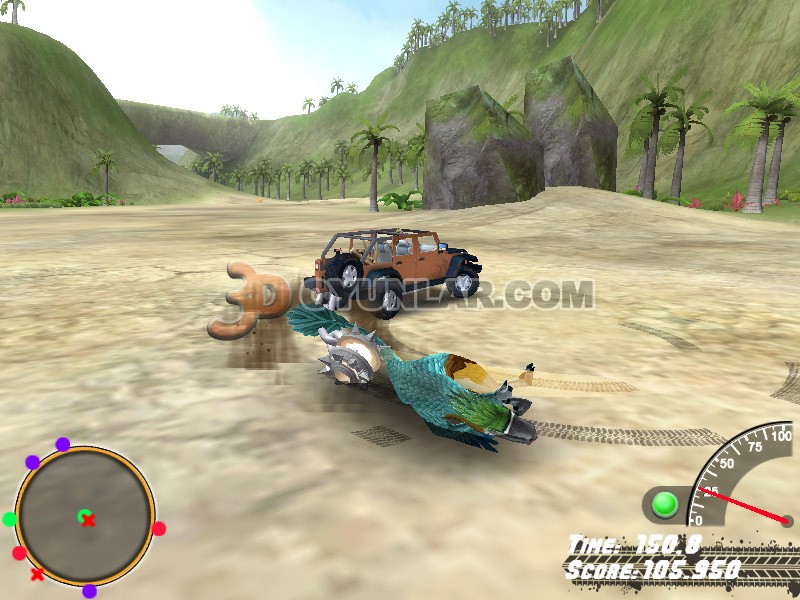Select the bottom purple dot below the minimap

(89, 591)
